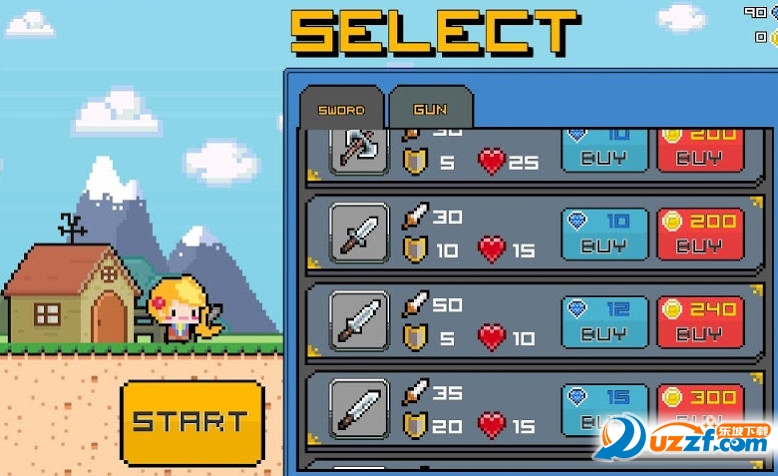Viewport: 778px width, 476px height.
Task: Buy the 50-attack sword for 12 gems
Action: (x=604, y=322)
